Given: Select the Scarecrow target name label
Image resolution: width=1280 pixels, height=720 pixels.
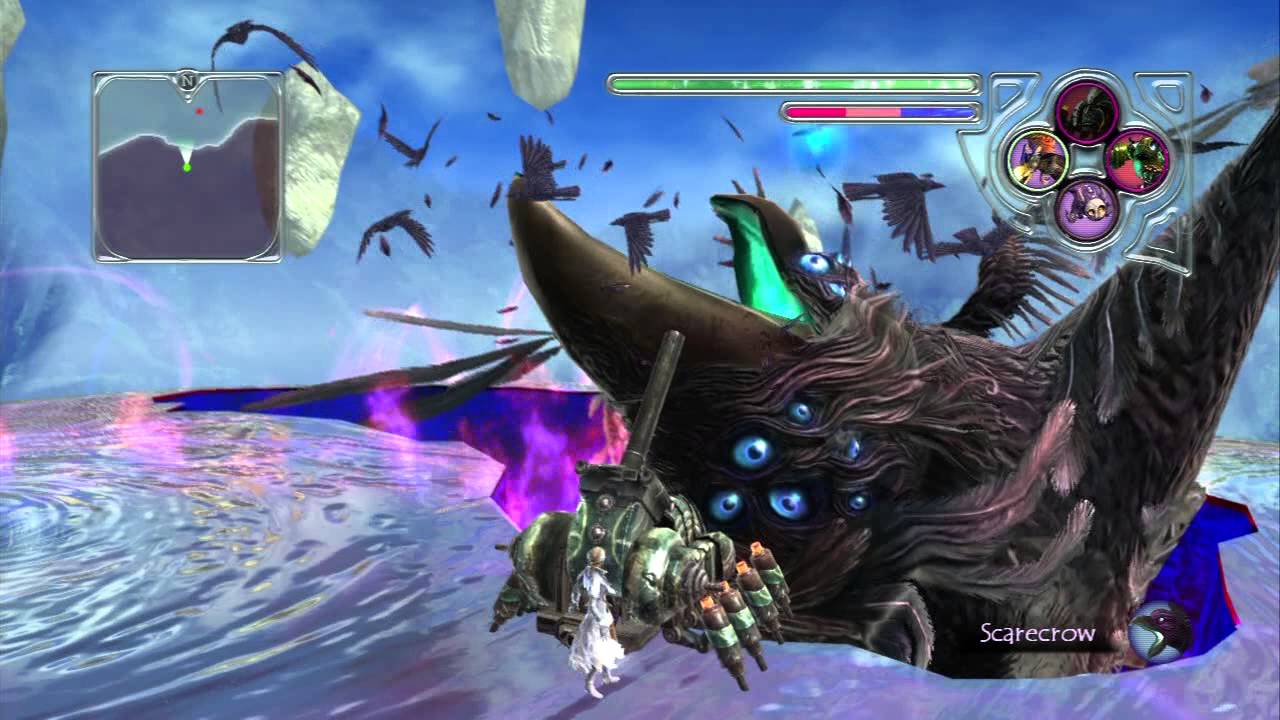Looking at the screenshot, I should pyautogui.click(x=1036, y=633).
